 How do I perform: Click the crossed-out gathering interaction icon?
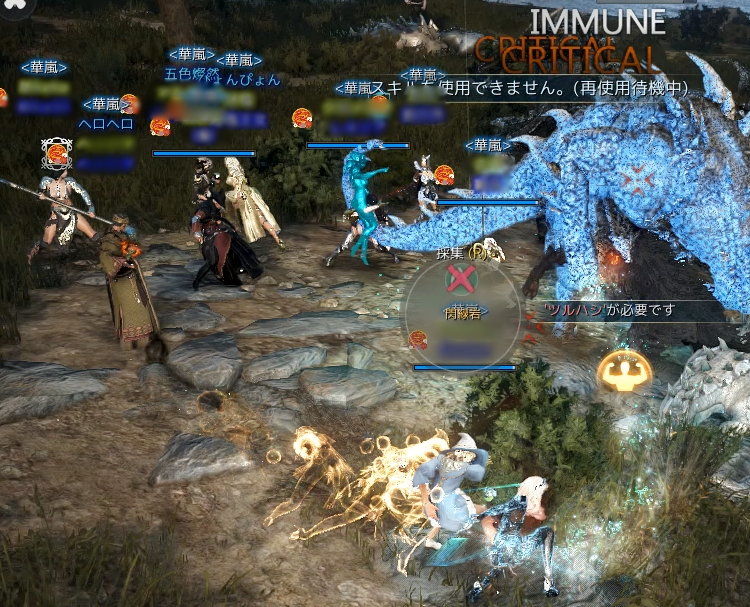coord(461,279)
